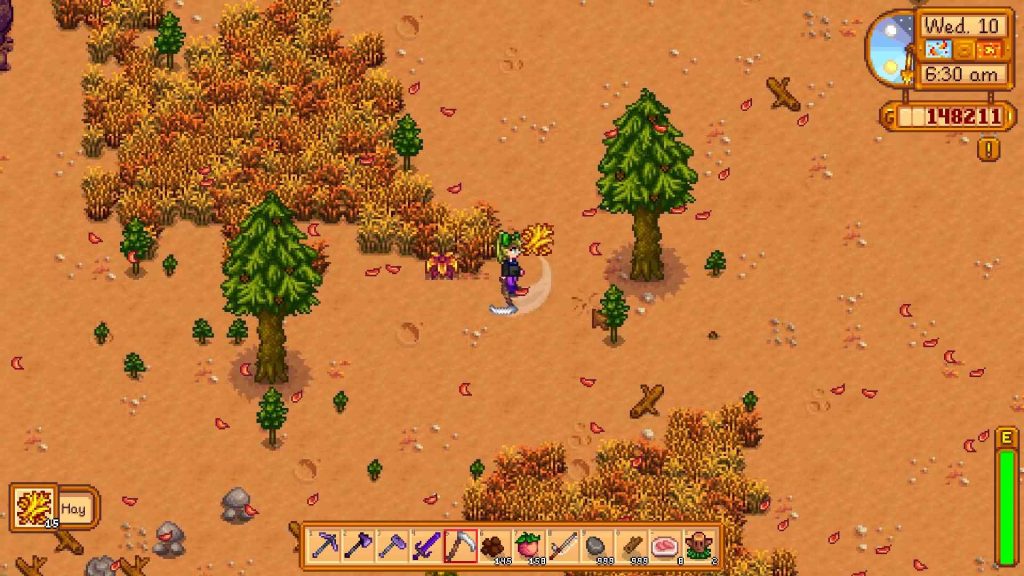This screenshot has width=1024, height=576.
Task: Choose the stone stack in the hotbar
Action: (597, 545)
